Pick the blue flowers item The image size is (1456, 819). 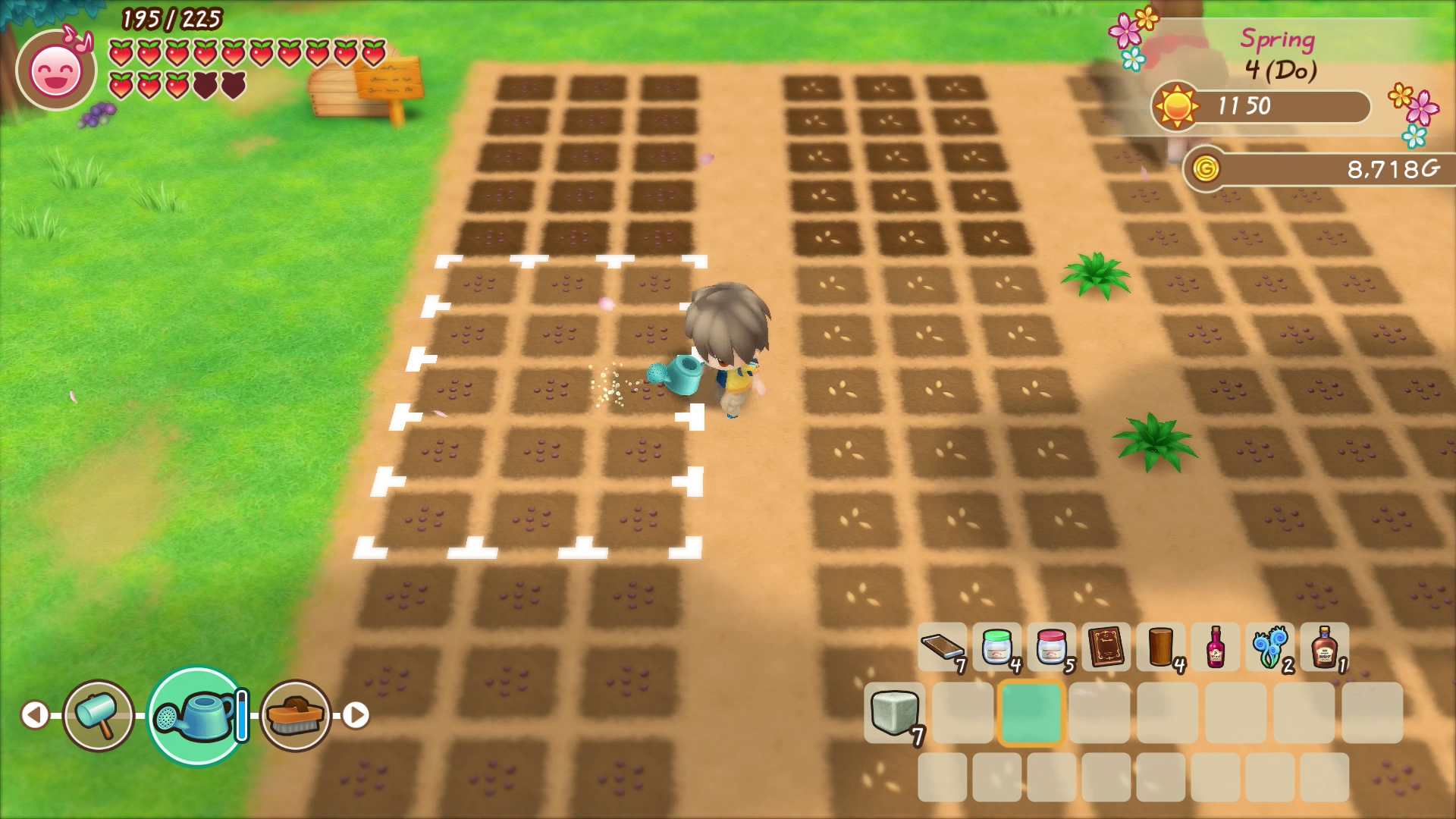click(1269, 647)
